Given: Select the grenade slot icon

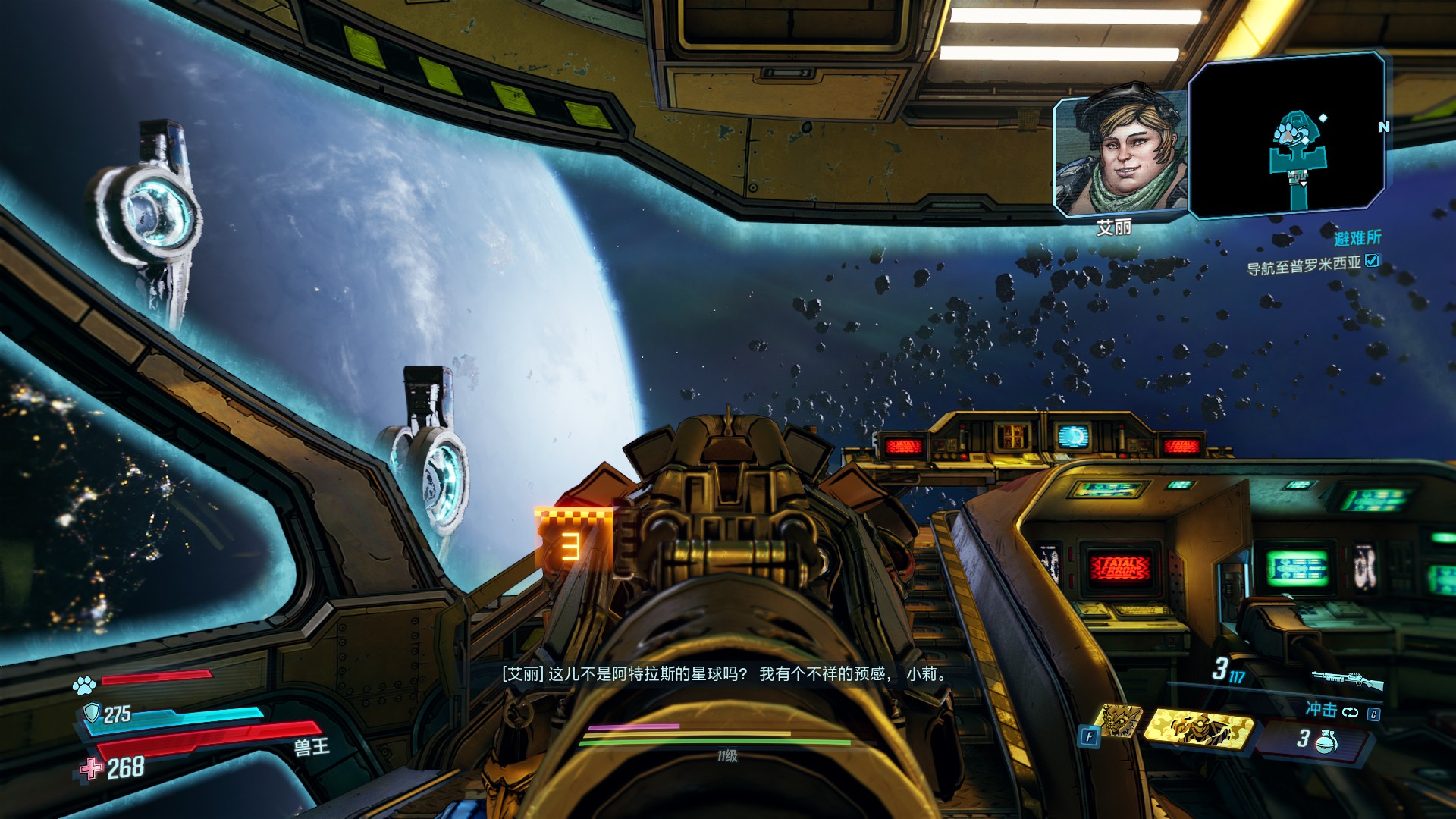Looking at the screenshot, I should pyautogui.click(x=1328, y=740).
